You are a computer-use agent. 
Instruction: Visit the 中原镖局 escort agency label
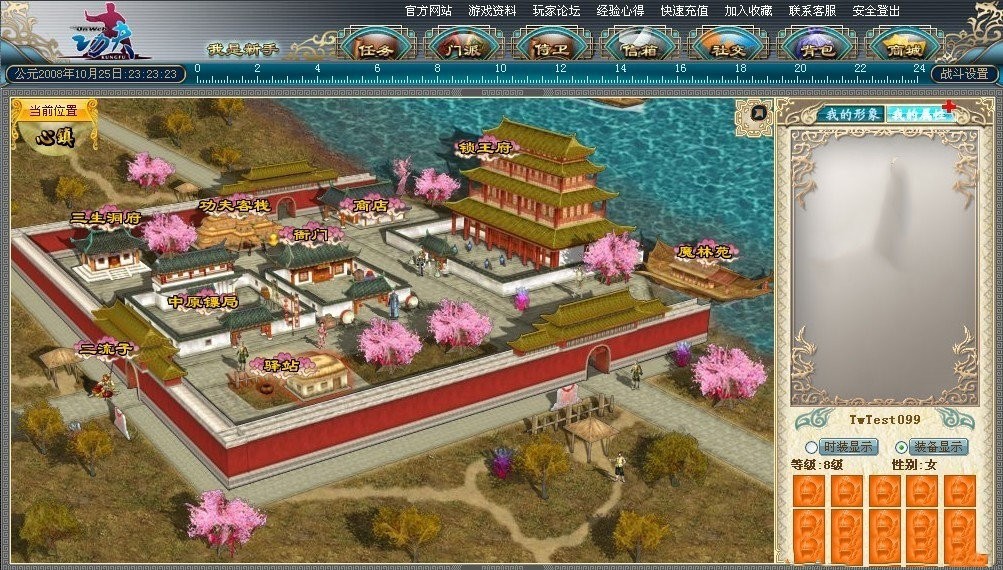203,301
